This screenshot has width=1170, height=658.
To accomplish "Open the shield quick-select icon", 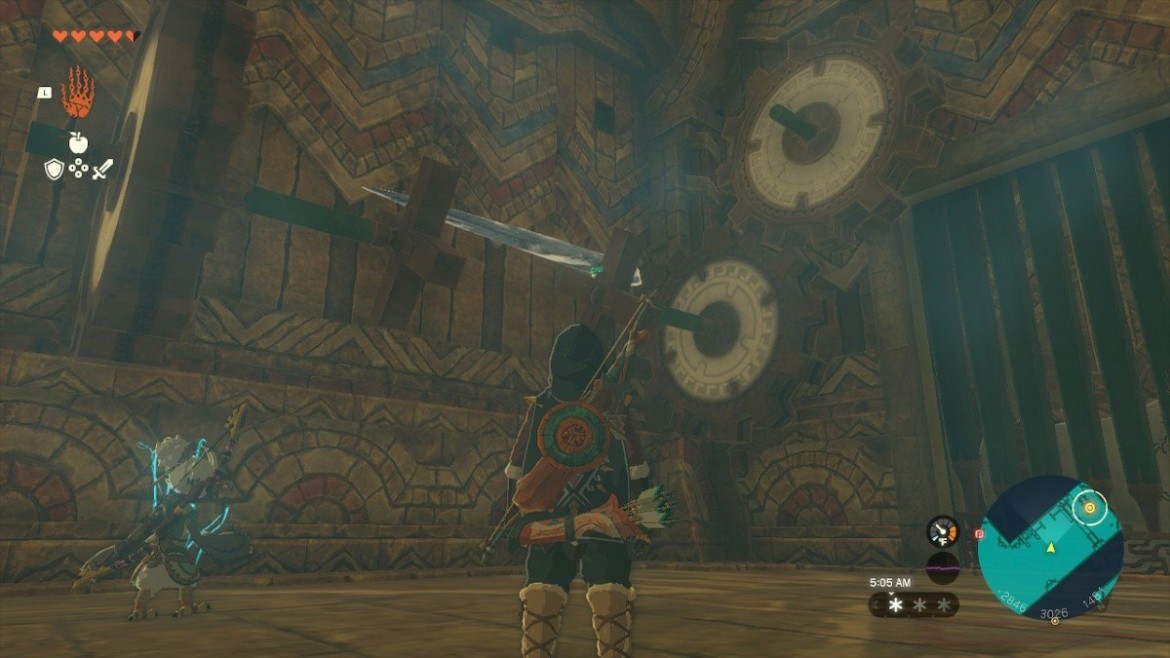I will click(x=54, y=170).
